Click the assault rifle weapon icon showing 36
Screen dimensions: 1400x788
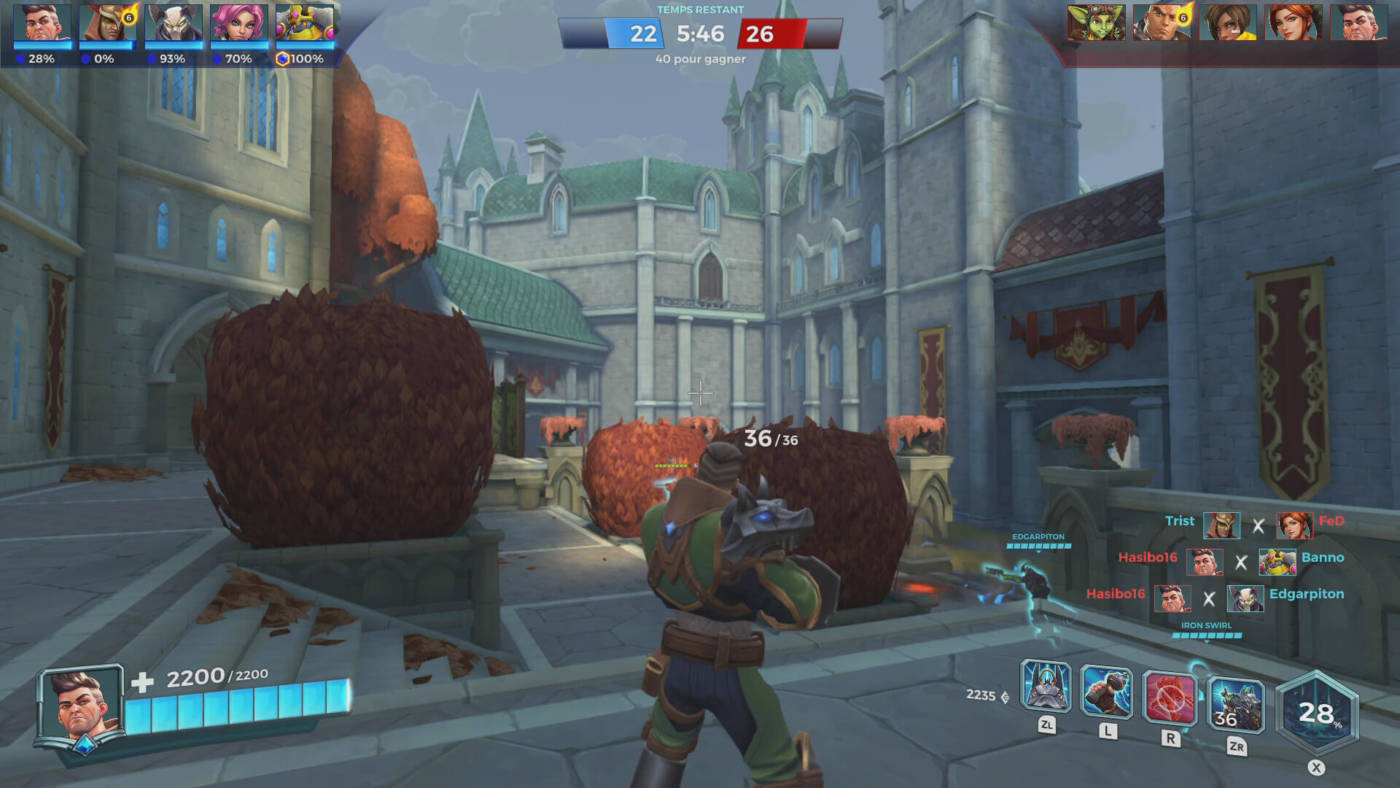(1235, 705)
